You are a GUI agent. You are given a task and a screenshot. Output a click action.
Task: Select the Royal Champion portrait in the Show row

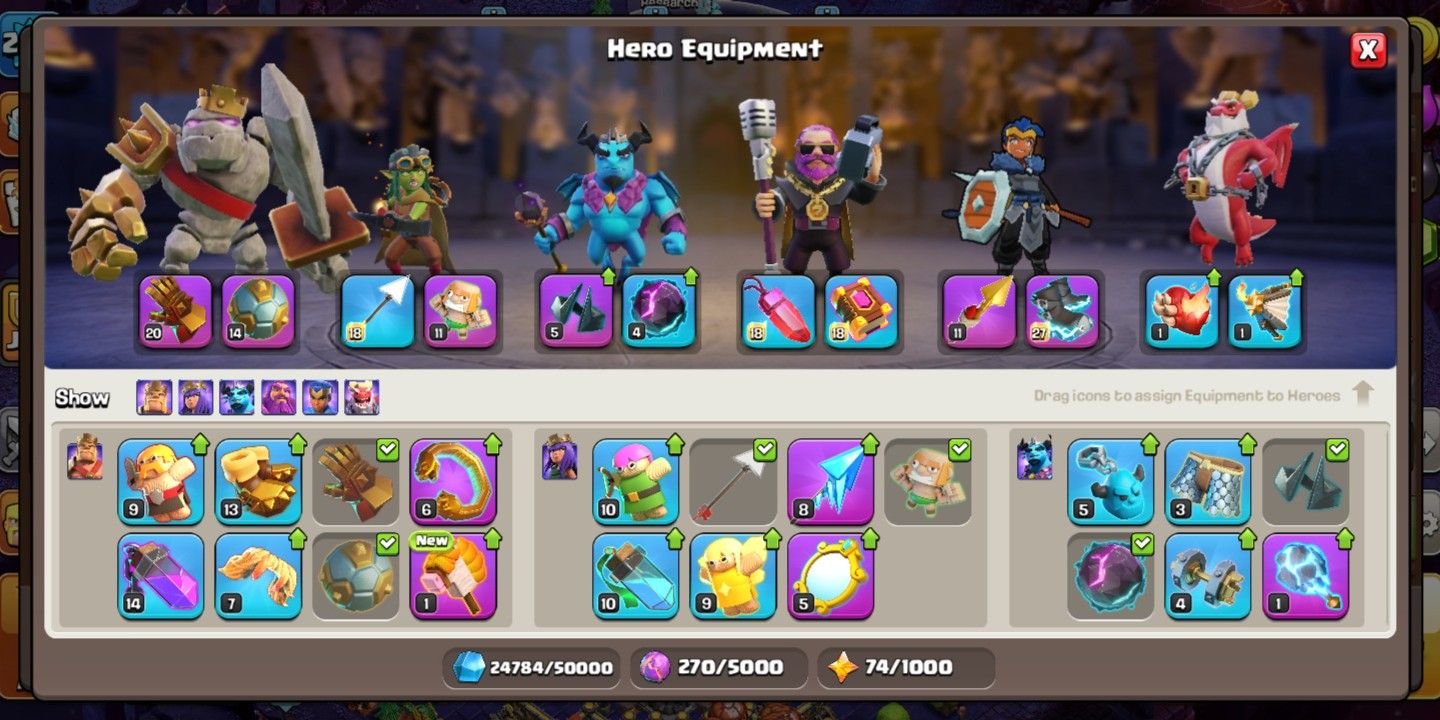pos(320,397)
